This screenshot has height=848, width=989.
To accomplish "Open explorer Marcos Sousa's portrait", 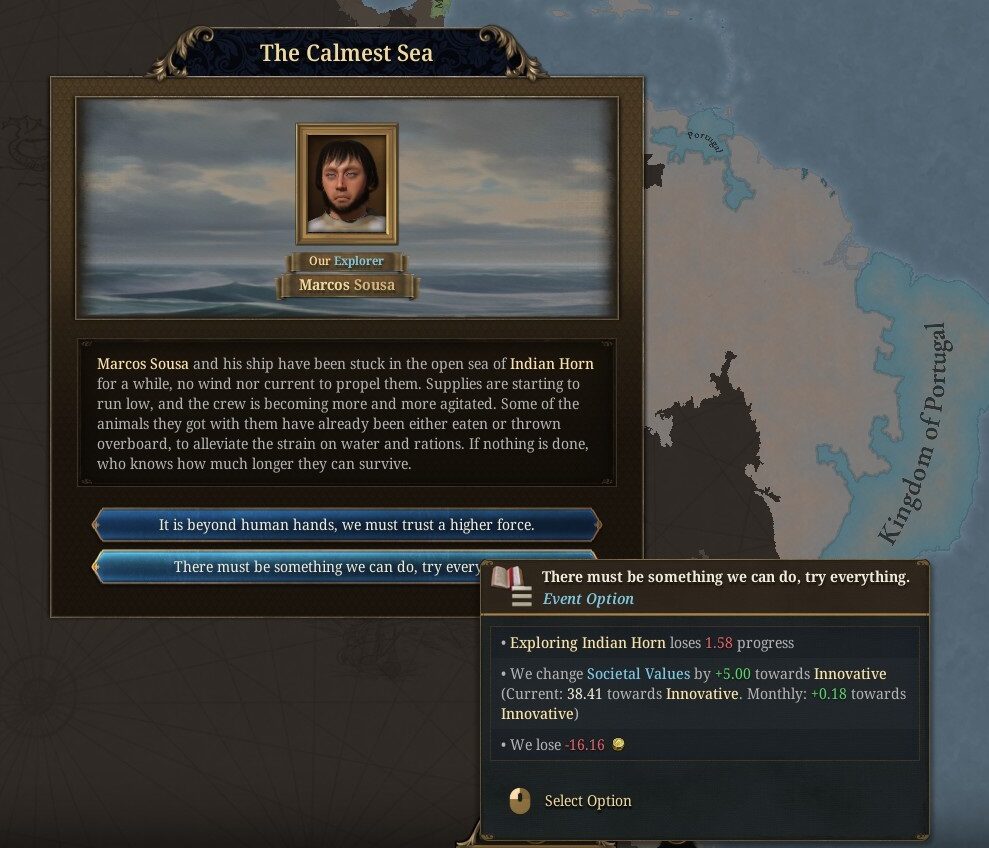I will [x=347, y=184].
